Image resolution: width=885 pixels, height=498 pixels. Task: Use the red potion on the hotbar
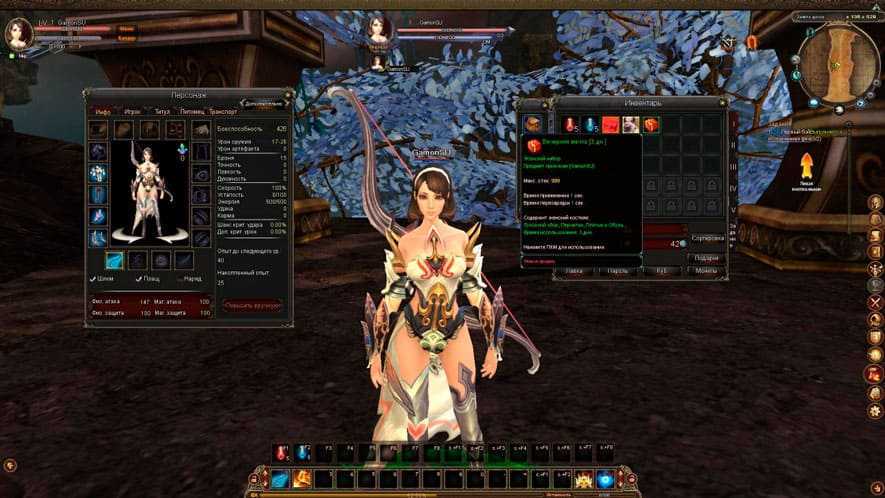coord(282,455)
